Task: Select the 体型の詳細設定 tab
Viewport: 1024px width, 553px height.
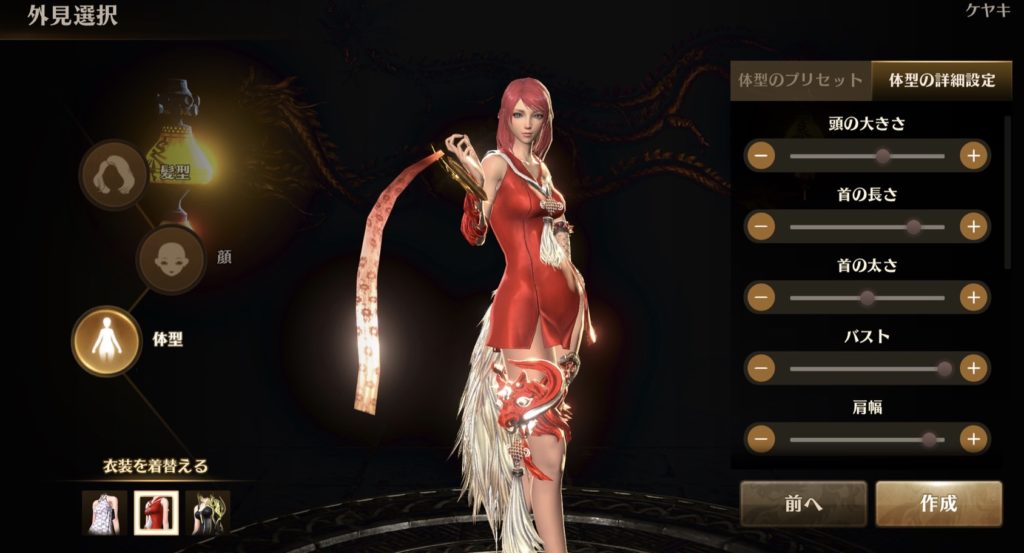Action: tap(941, 81)
